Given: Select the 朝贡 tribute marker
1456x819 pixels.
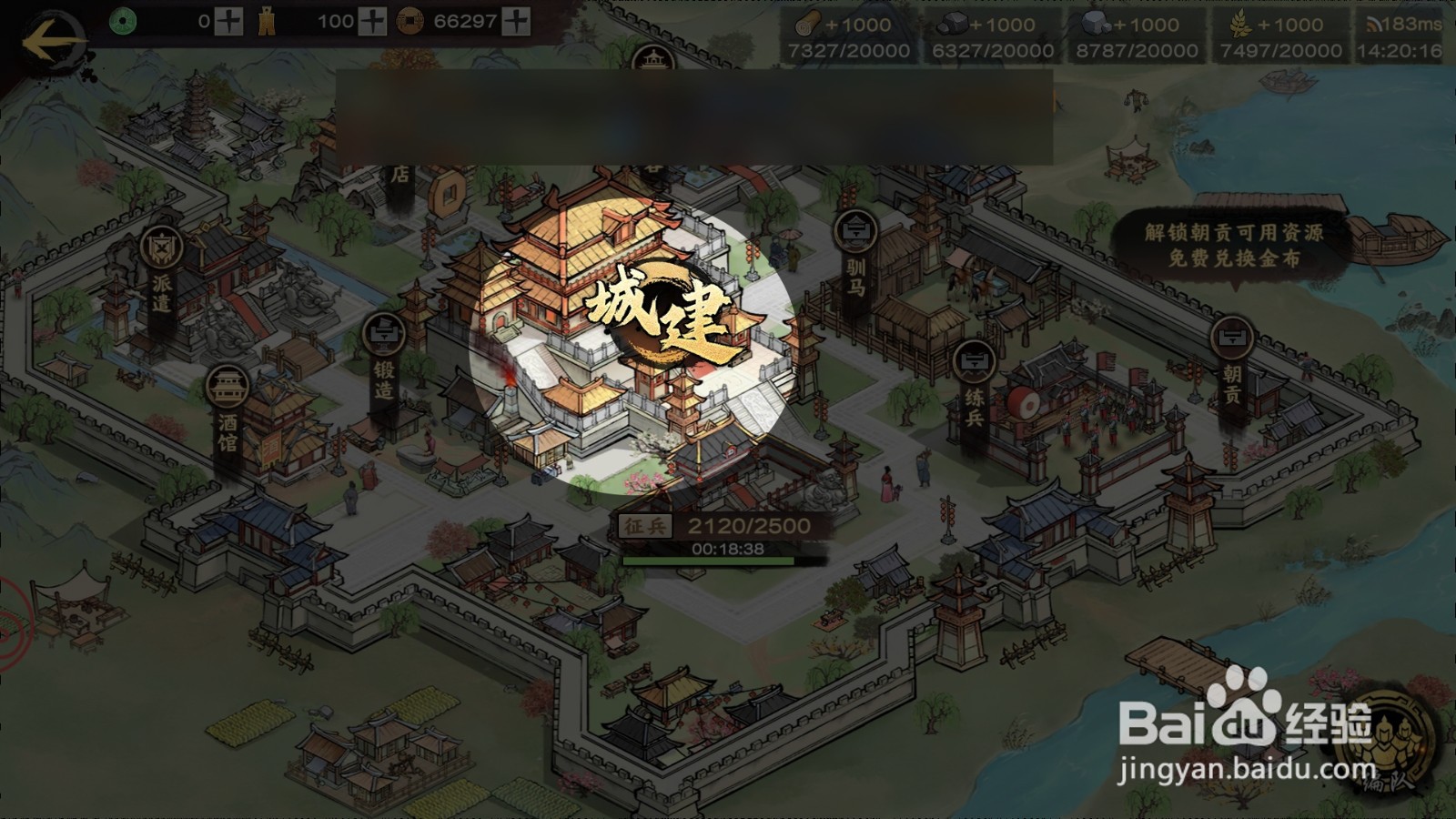Looking at the screenshot, I should [1231, 362].
